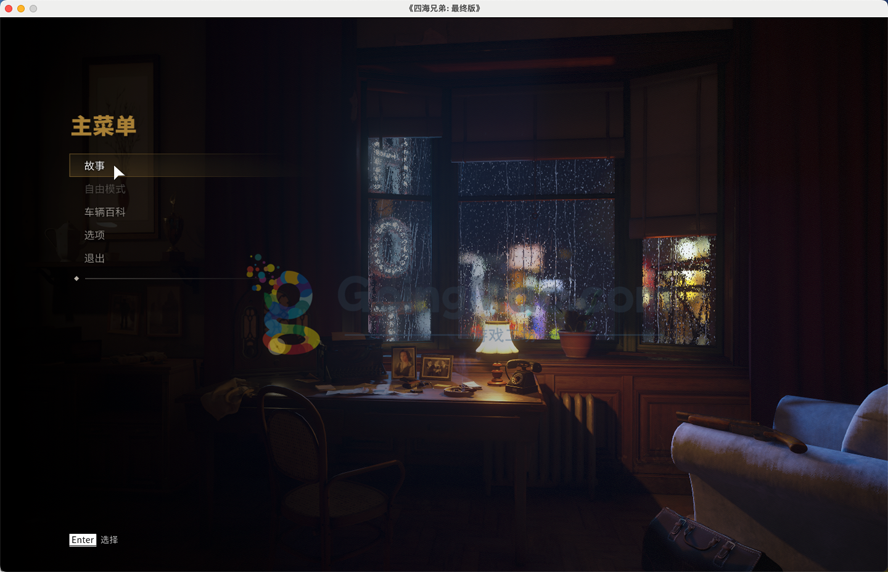888x572 pixels.
Task: Open the 车辆百科 encyclopedia
Action: pyautogui.click(x=105, y=212)
